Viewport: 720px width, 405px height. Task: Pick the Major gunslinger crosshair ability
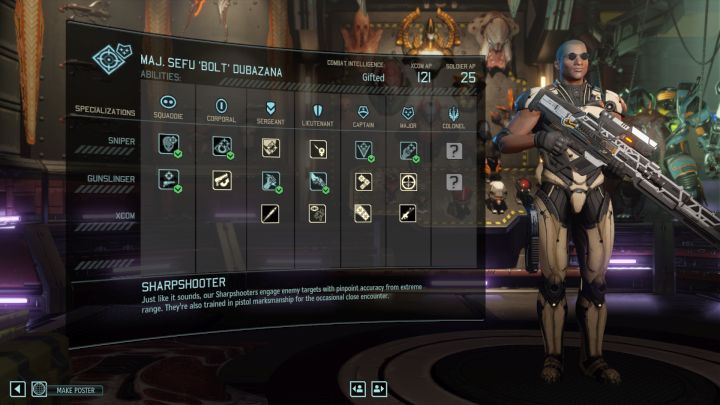(408, 182)
